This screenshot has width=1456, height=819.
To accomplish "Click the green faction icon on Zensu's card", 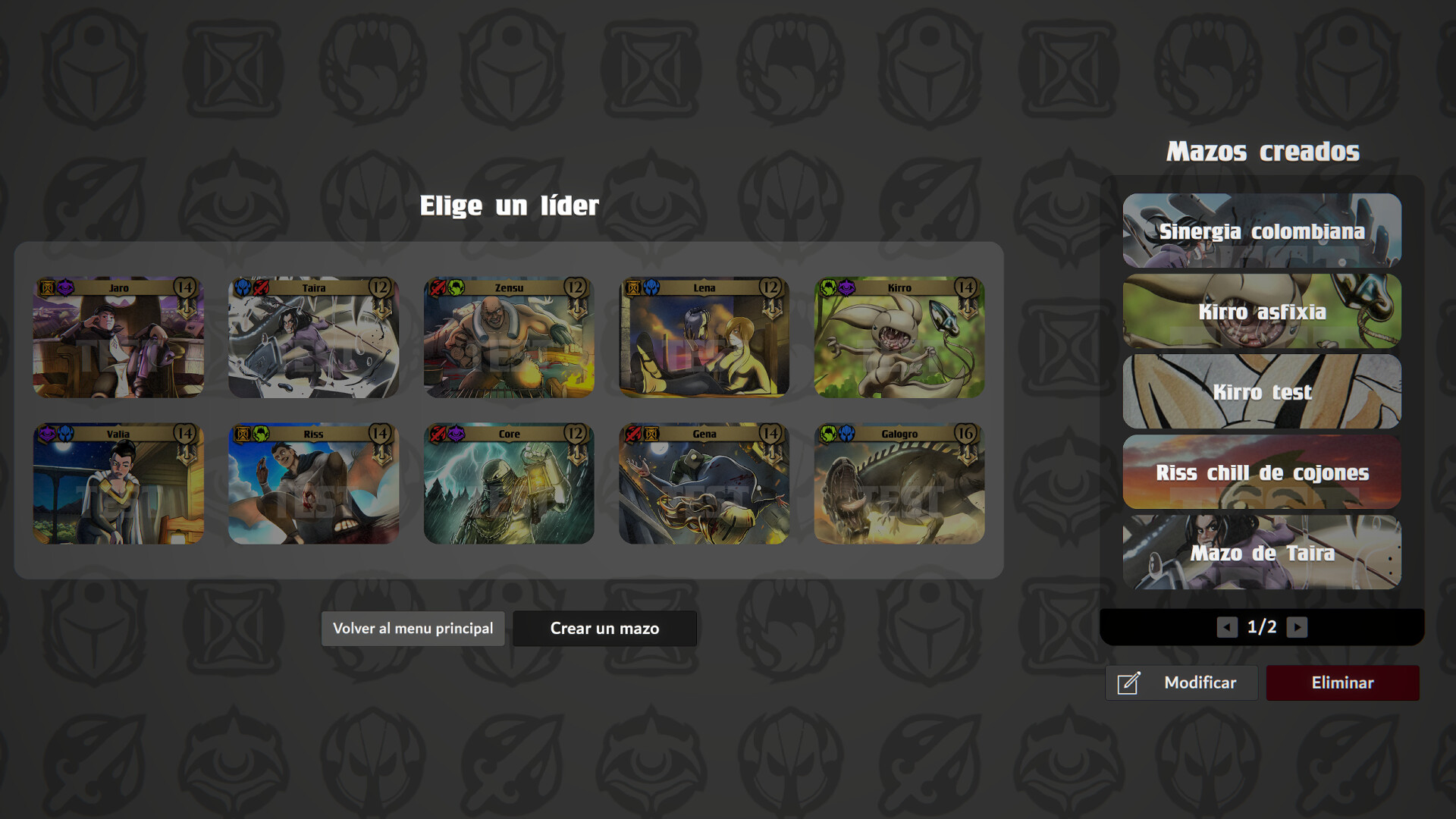I will click(x=454, y=287).
